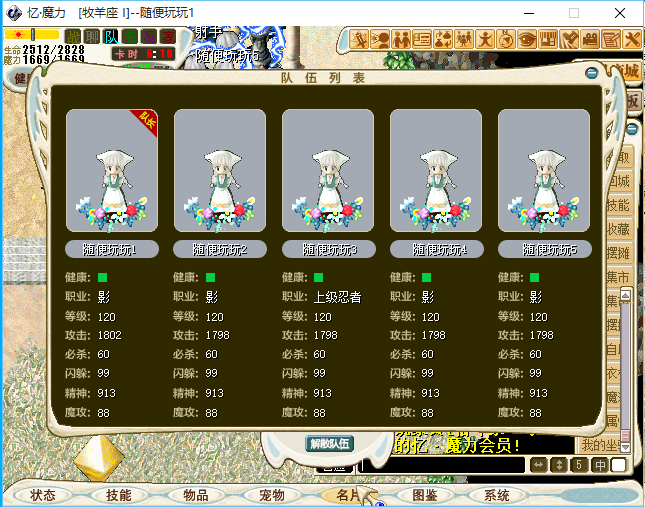Close the team list panel with blue round button
The height and width of the screenshot is (507, 645).
pos(592,72)
